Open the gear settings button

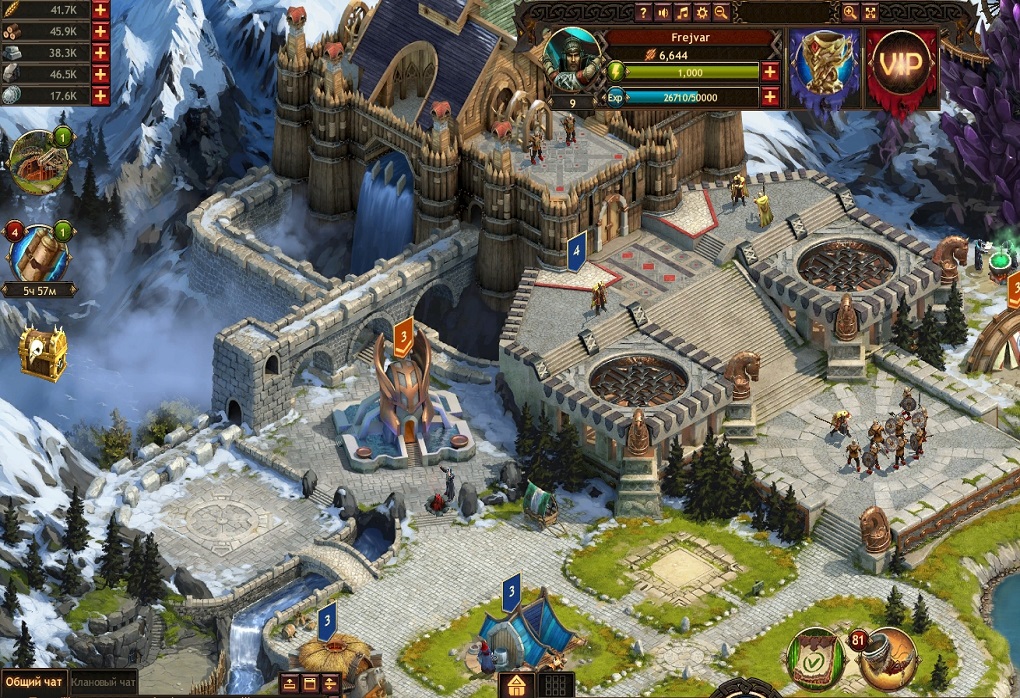pyautogui.click(x=702, y=13)
